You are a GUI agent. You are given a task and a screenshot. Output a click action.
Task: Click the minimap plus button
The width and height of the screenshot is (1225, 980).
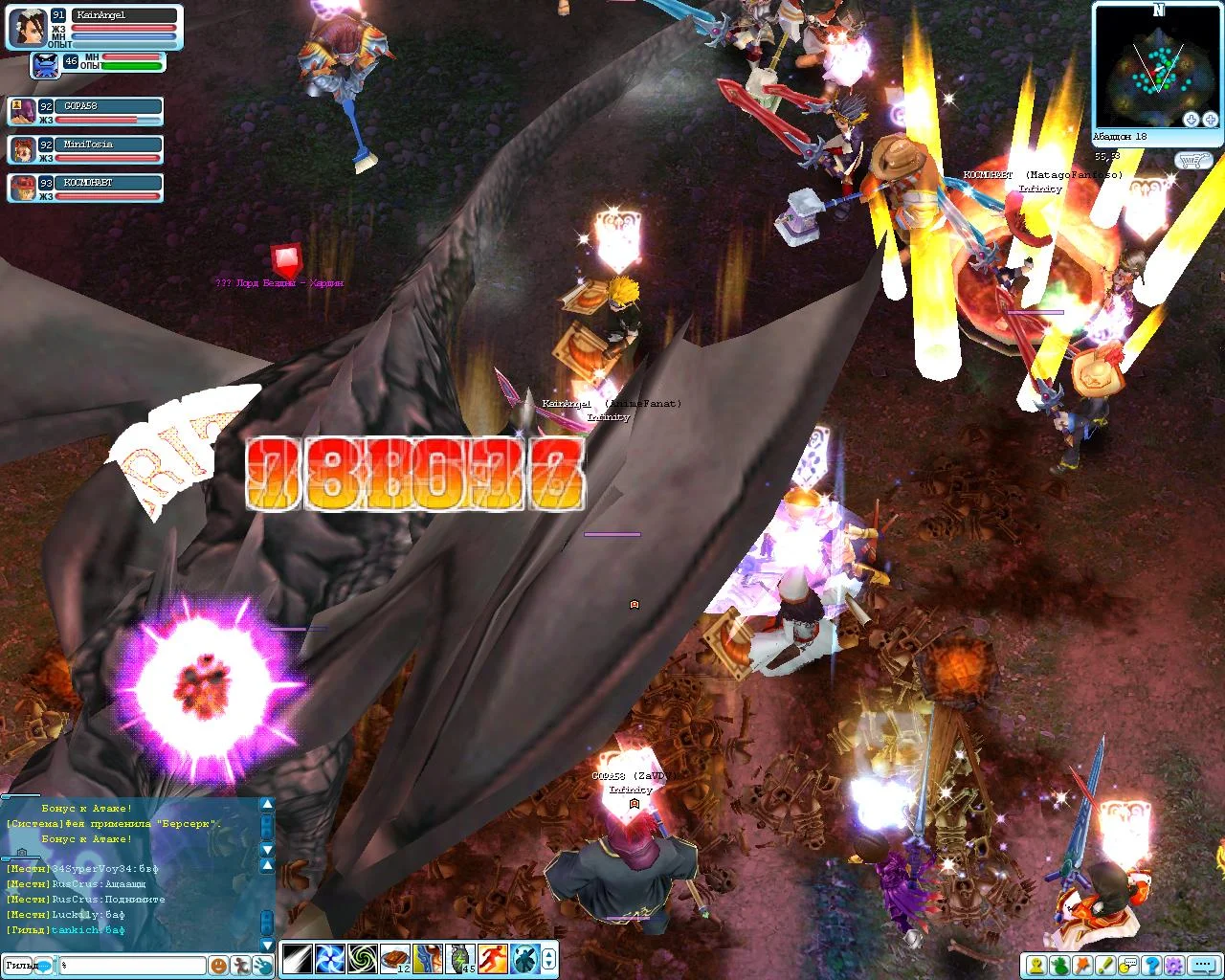click(x=1209, y=120)
